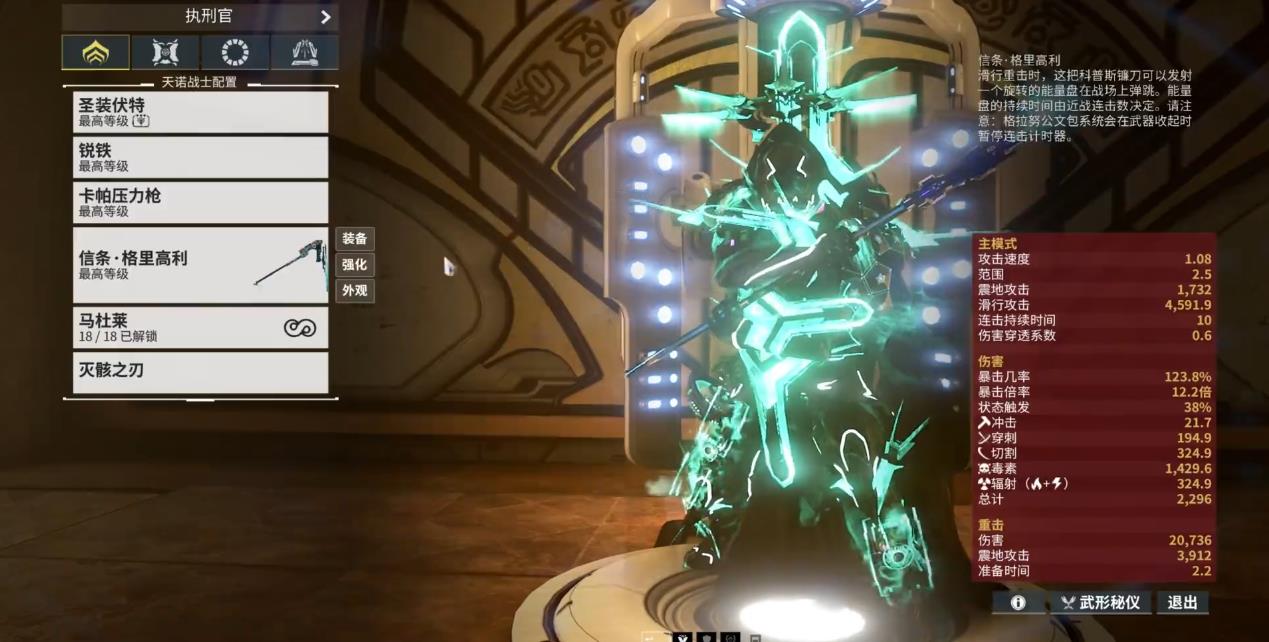
Task: Select the 灭骸之刃 slot
Action: coord(200,372)
